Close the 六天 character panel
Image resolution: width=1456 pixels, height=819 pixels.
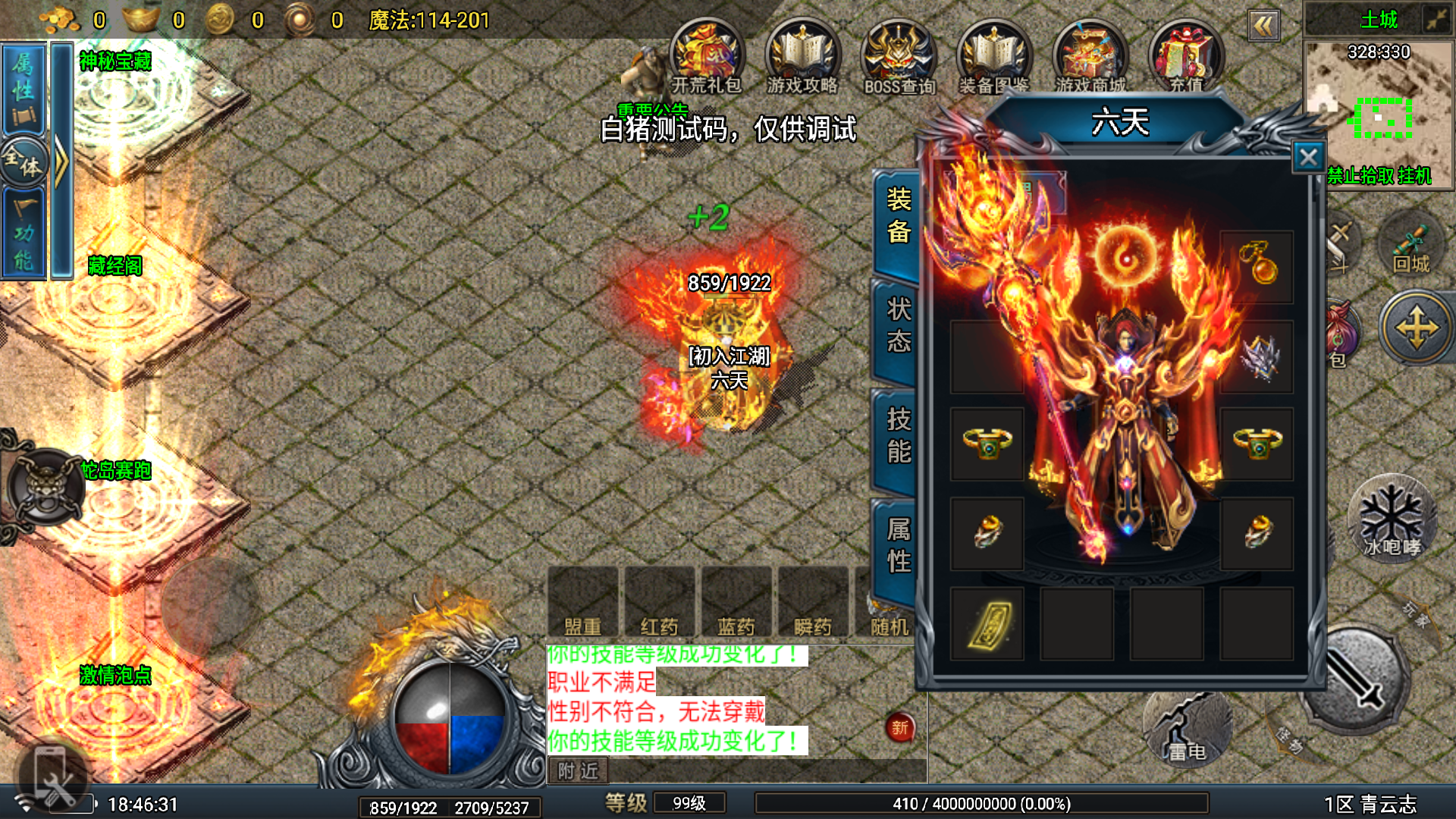[x=1308, y=157]
